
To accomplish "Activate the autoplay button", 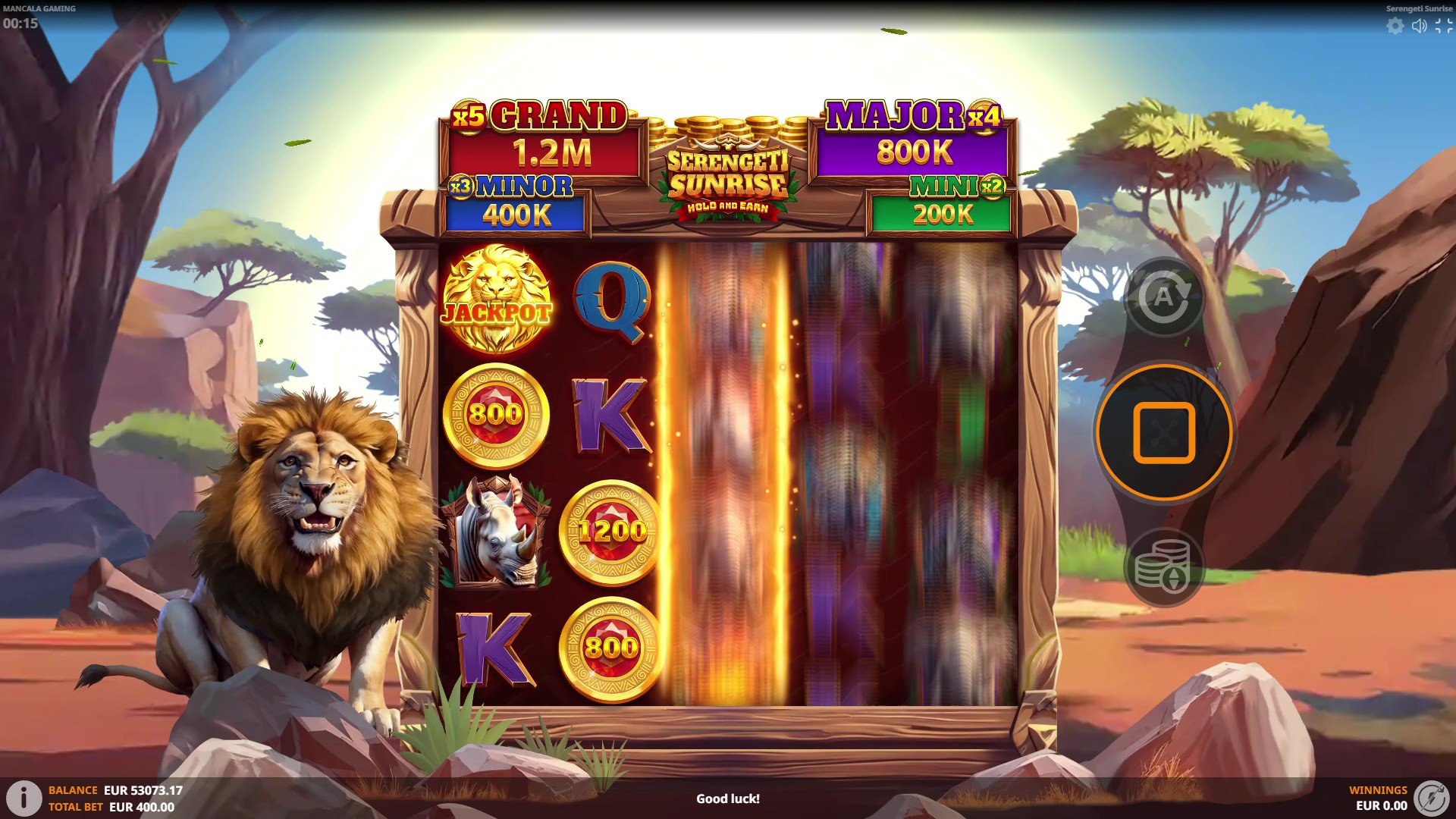I will pyautogui.click(x=1163, y=297).
